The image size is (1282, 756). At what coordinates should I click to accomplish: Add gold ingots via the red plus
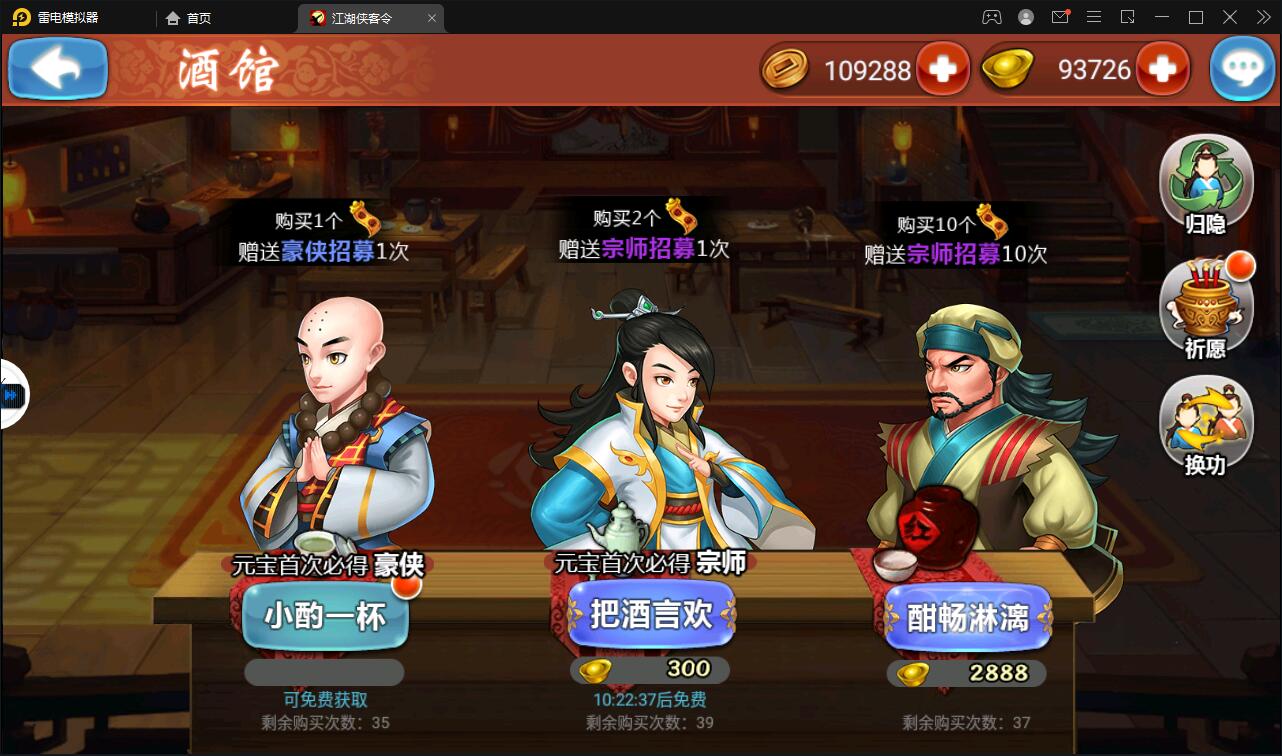(1163, 69)
